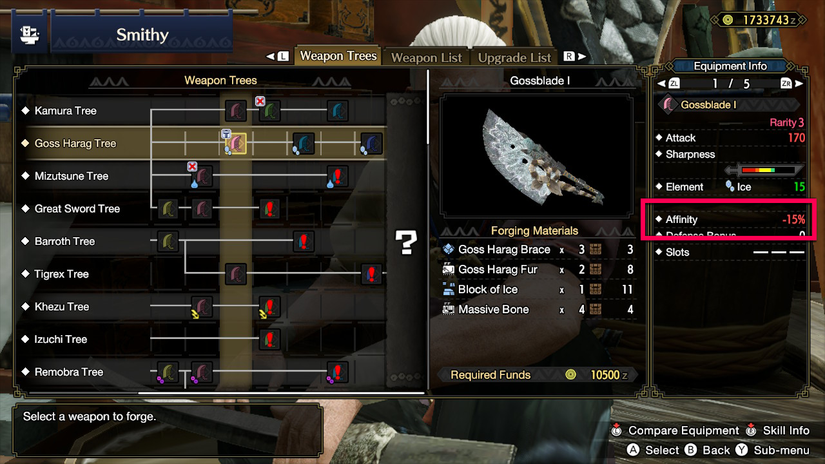Select the Khezu Tree row
The image size is (825, 464).
(x=61, y=307)
